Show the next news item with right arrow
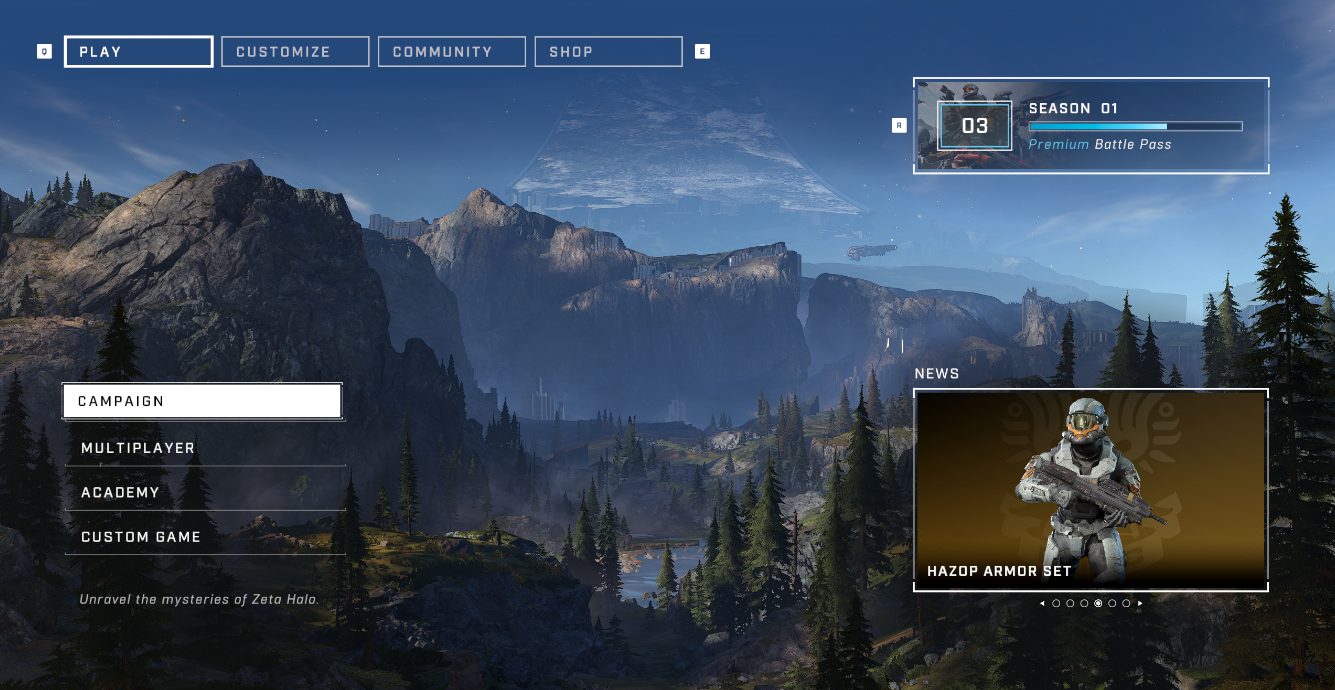 pos(1140,603)
